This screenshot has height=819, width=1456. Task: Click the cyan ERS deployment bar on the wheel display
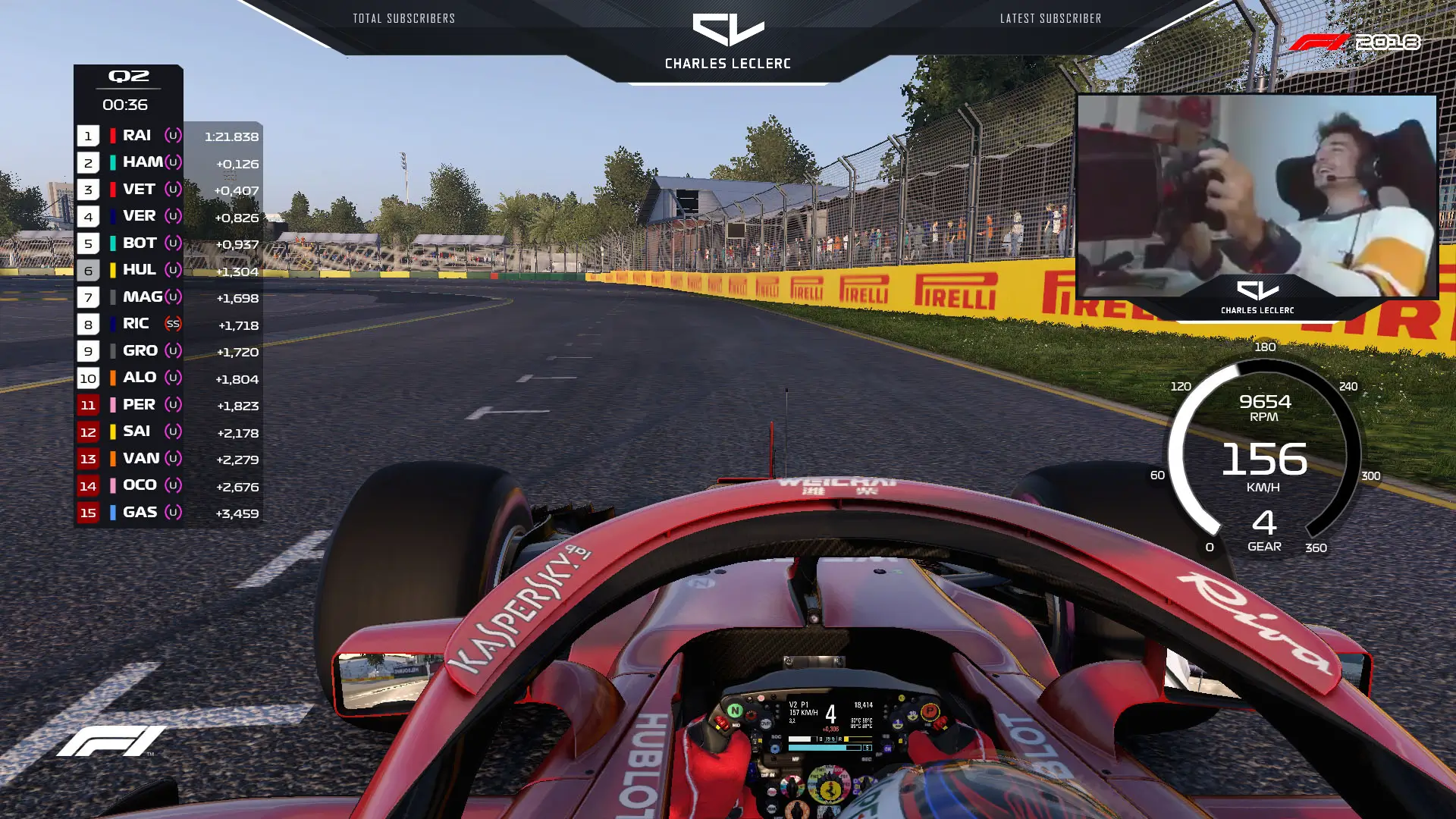pyautogui.click(x=817, y=746)
